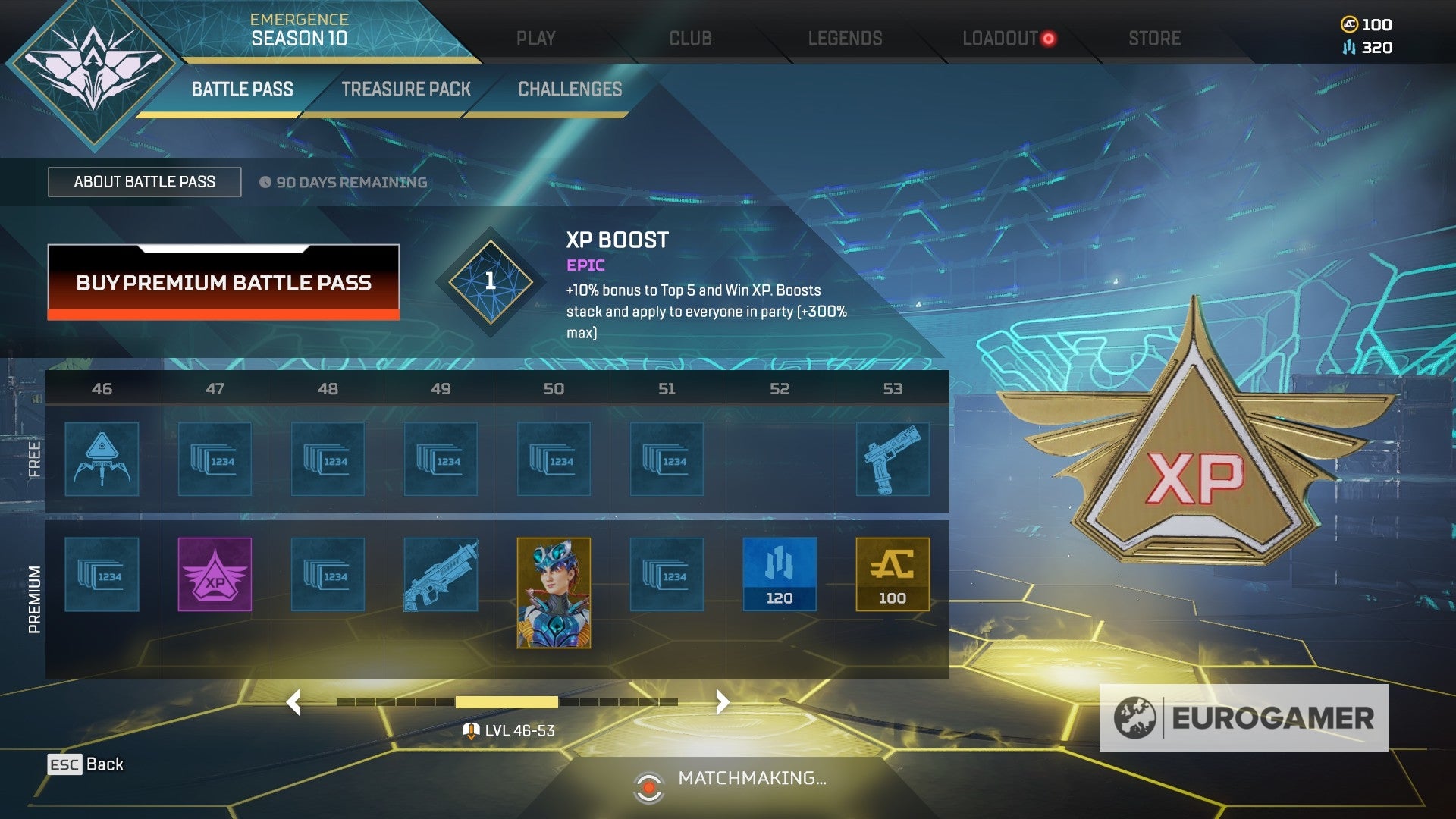Click the XP Boost badge at tier 47

(x=213, y=575)
